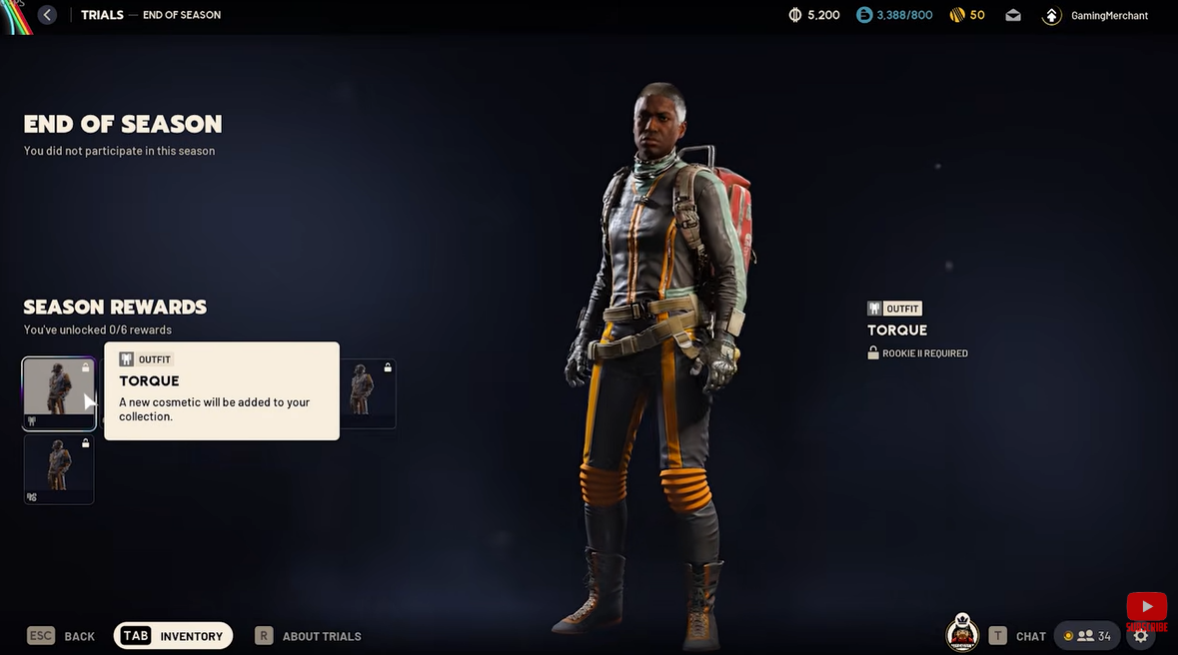Open the GamingMerchant player profile

click(1096, 15)
